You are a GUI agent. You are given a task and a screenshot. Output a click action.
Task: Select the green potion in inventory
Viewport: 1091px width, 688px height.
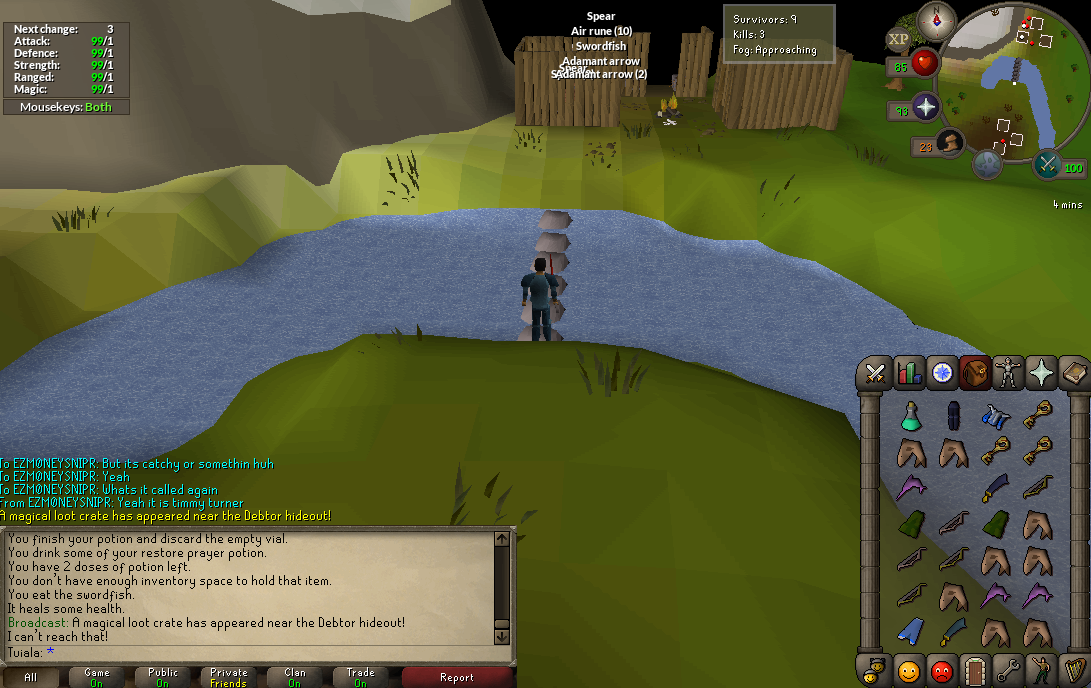pyautogui.click(x=910, y=415)
